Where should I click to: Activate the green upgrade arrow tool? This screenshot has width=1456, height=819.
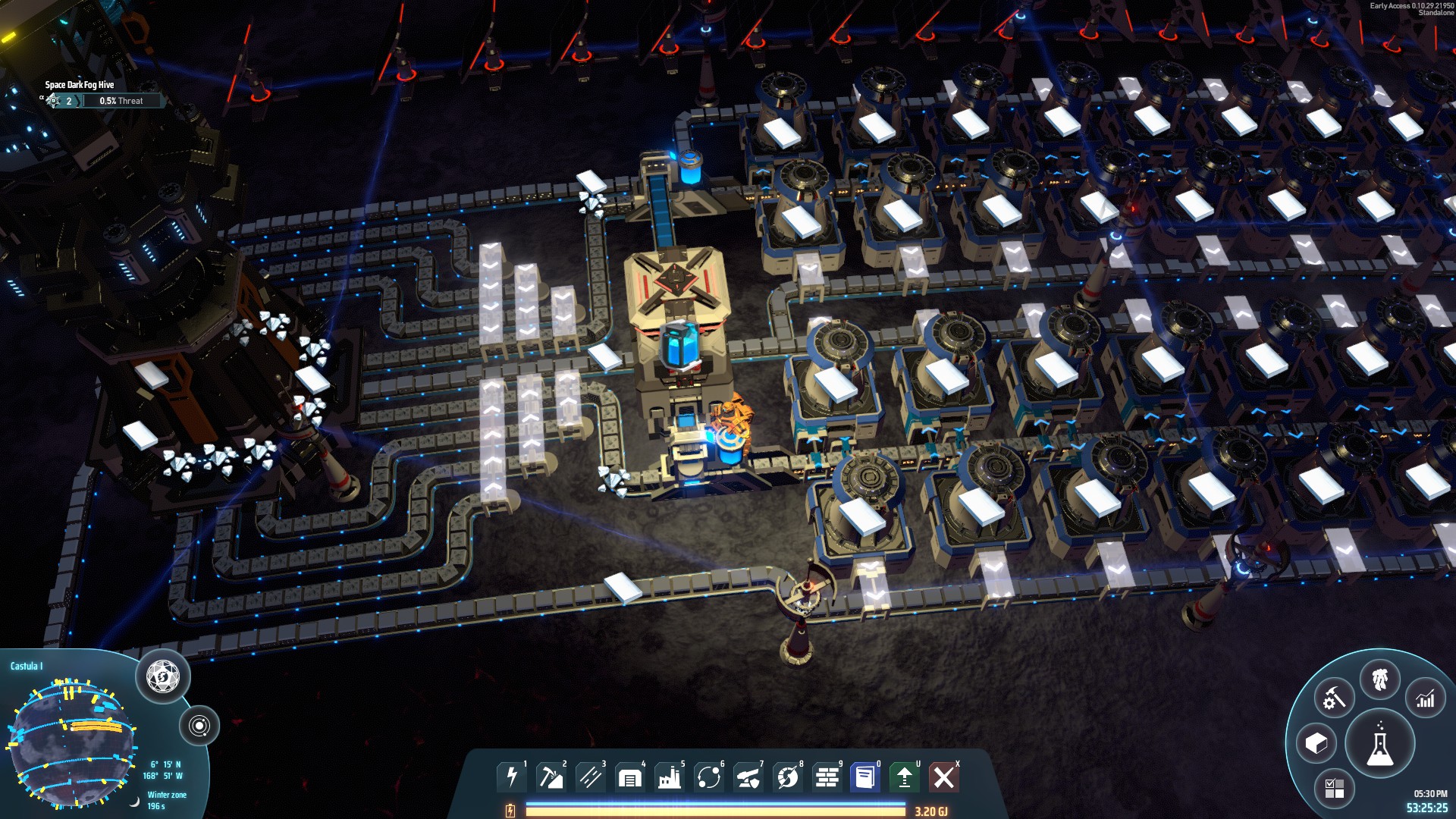pos(904,777)
